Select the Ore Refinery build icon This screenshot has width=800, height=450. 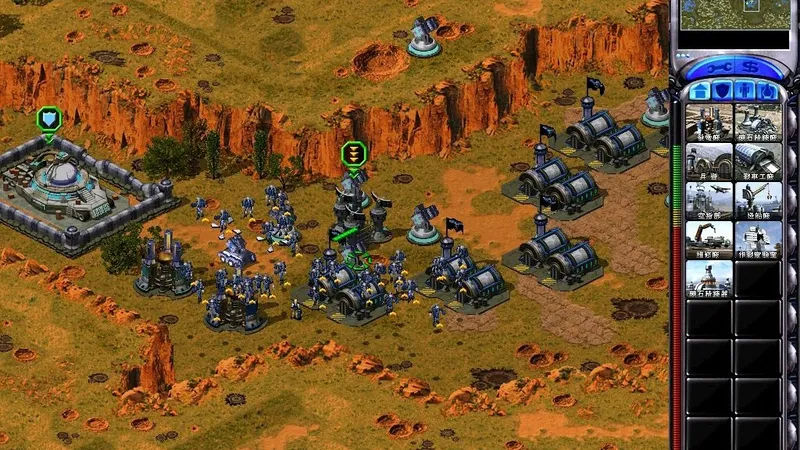pos(758,122)
